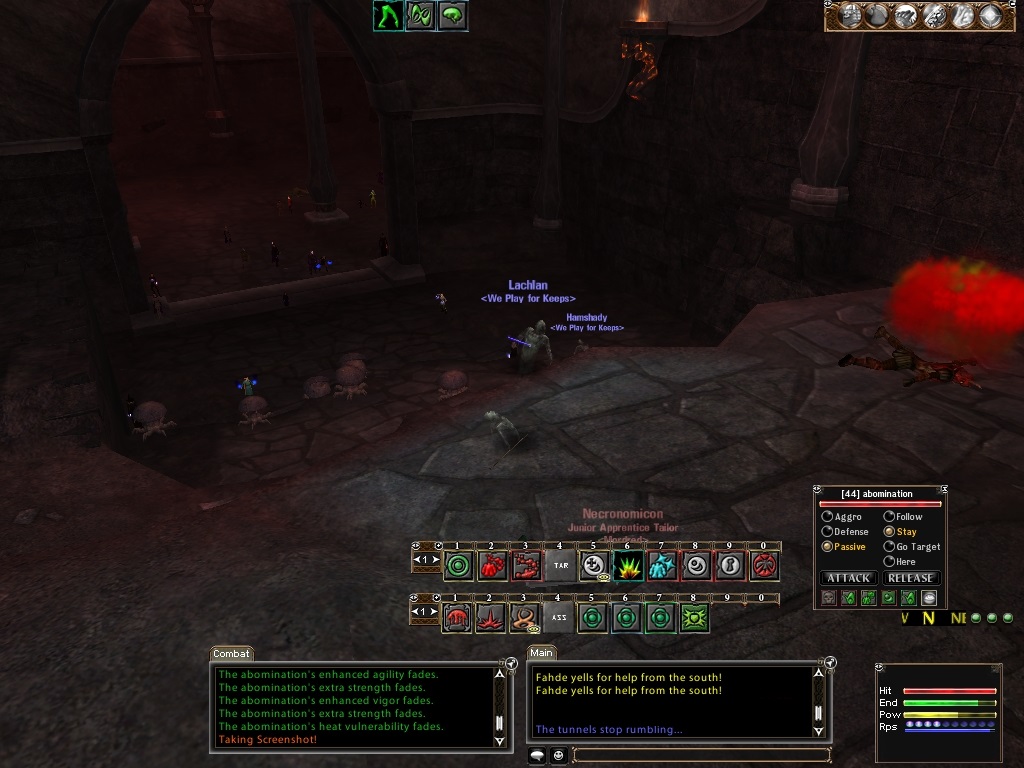Set the pet to Aggro stance
This screenshot has height=768, width=1024.
[x=827, y=517]
